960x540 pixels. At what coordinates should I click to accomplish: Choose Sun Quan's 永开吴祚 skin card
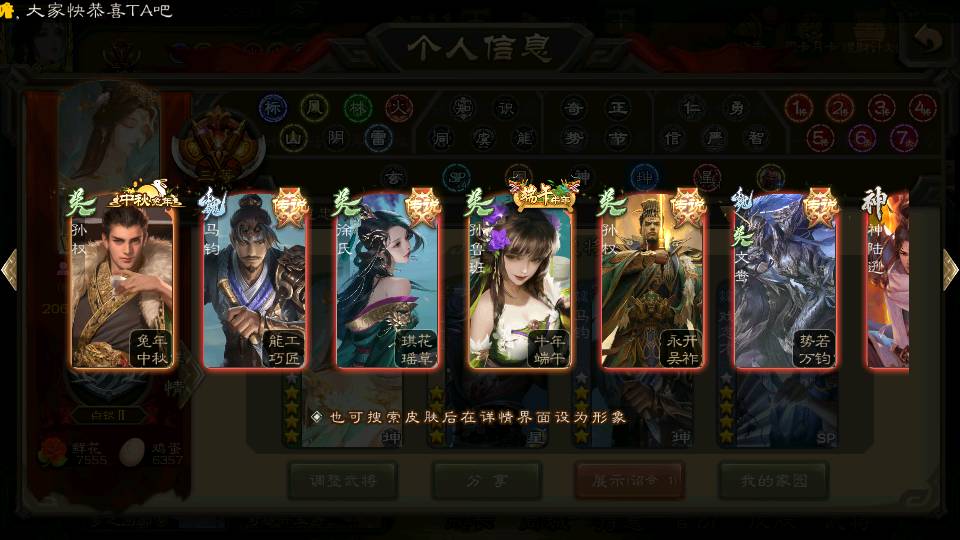(x=652, y=282)
